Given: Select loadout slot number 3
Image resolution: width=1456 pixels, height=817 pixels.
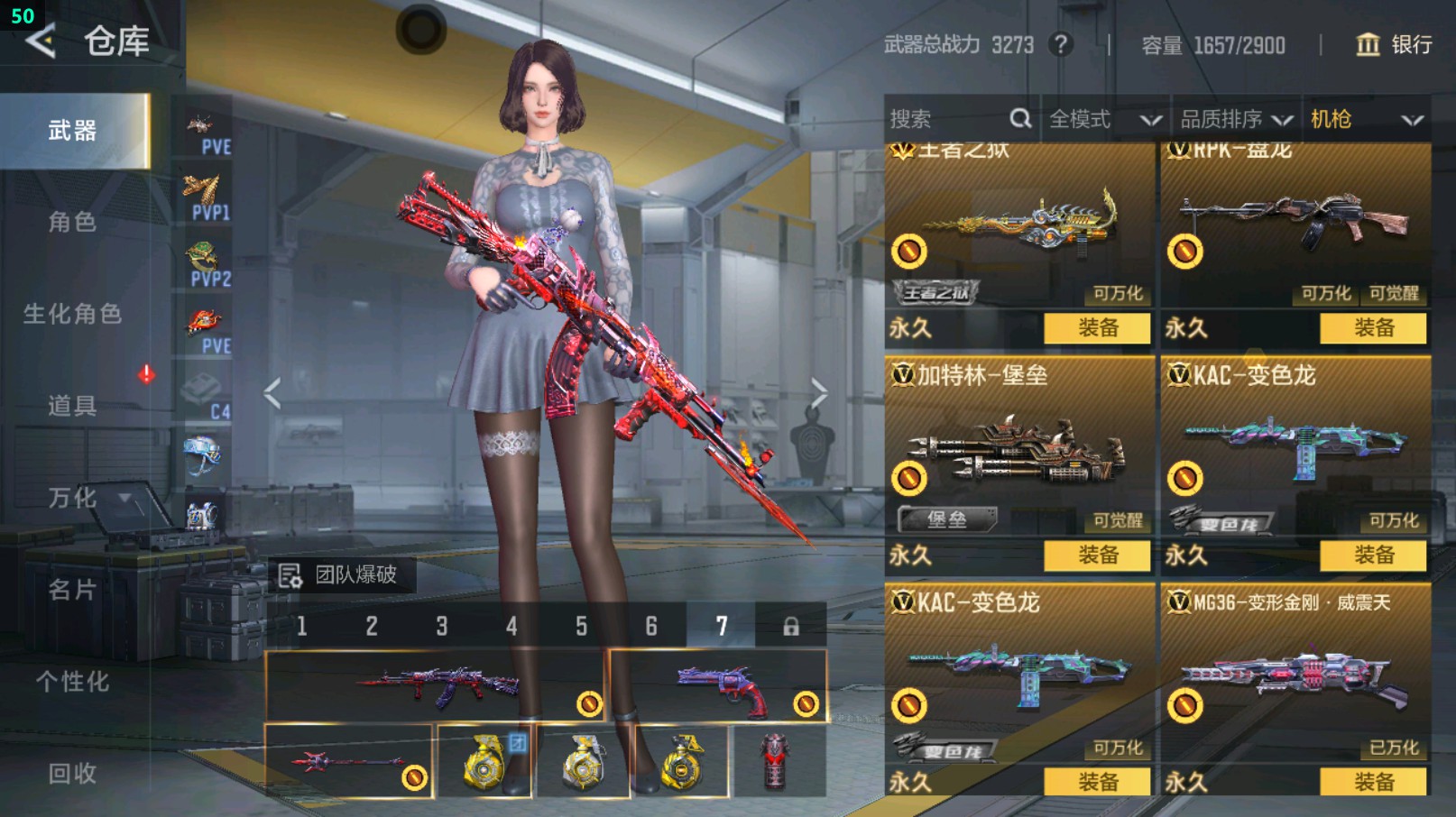Looking at the screenshot, I should tap(442, 626).
